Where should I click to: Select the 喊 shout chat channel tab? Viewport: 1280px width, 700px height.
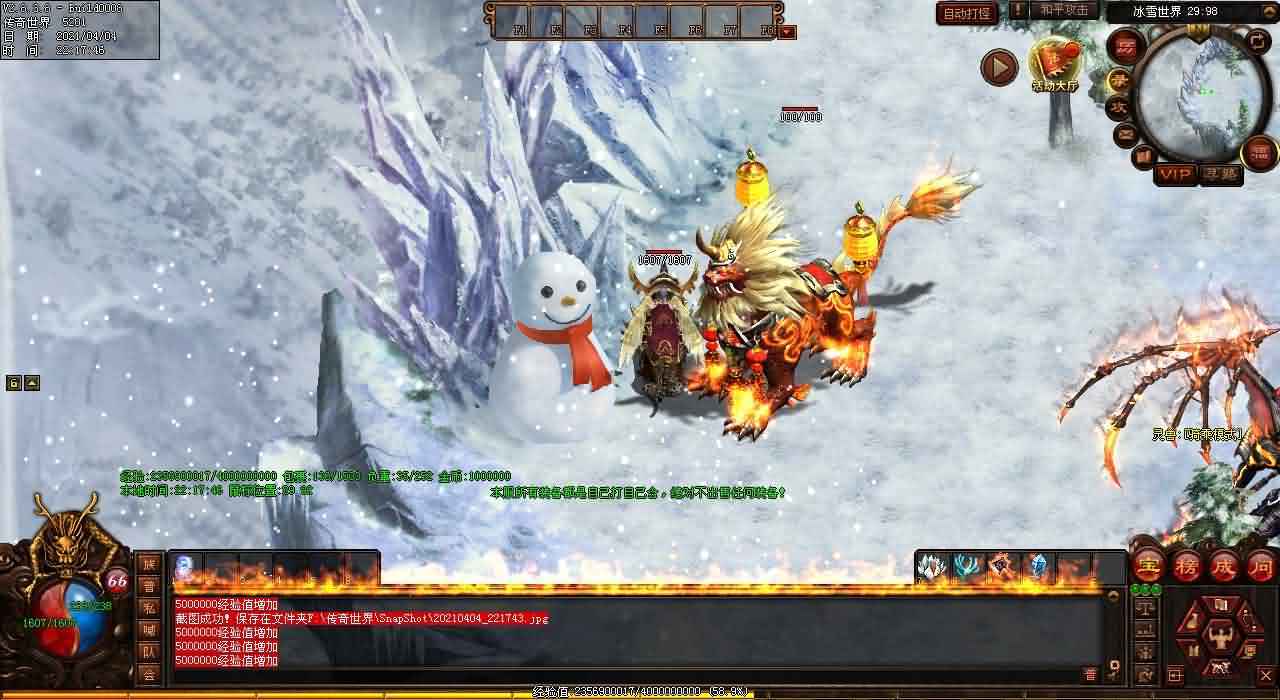click(x=149, y=630)
